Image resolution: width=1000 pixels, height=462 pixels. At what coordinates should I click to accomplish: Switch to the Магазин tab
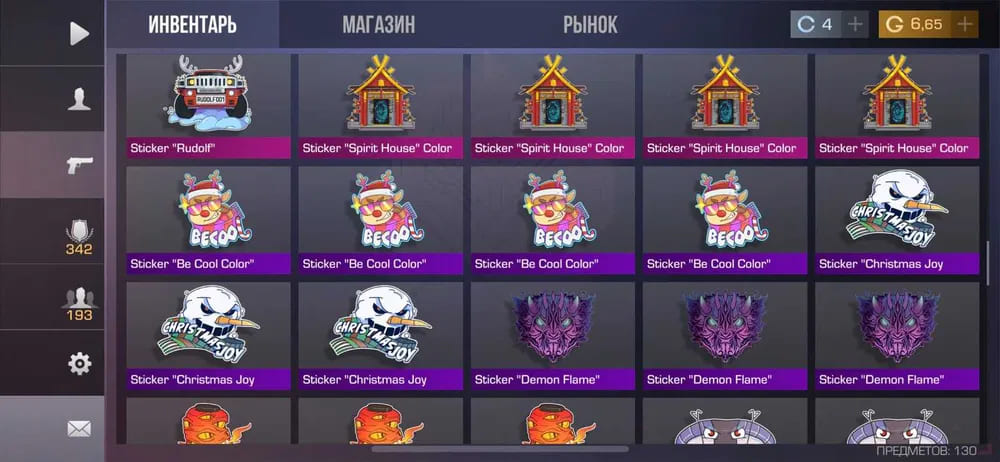point(378,24)
